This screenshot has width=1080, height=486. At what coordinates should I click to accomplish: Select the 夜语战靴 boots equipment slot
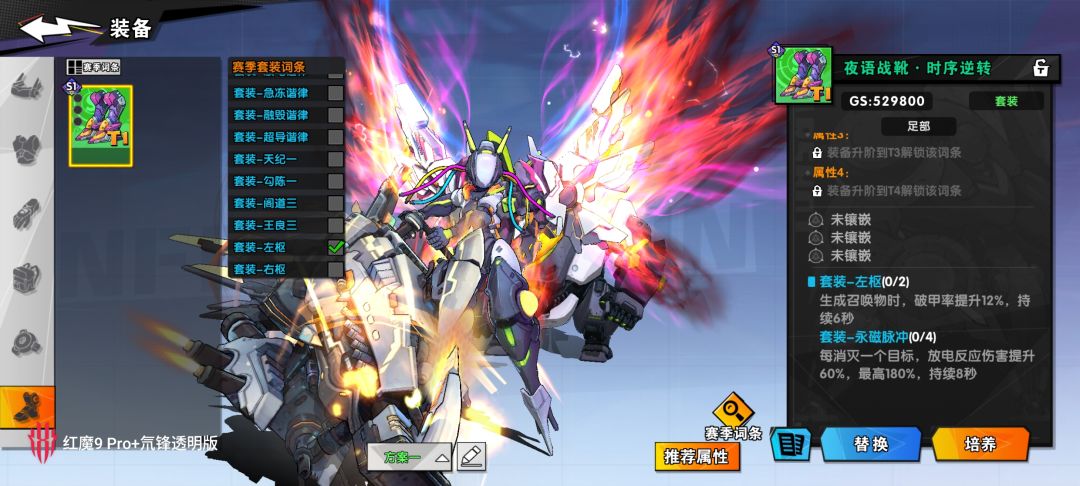(x=100, y=125)
